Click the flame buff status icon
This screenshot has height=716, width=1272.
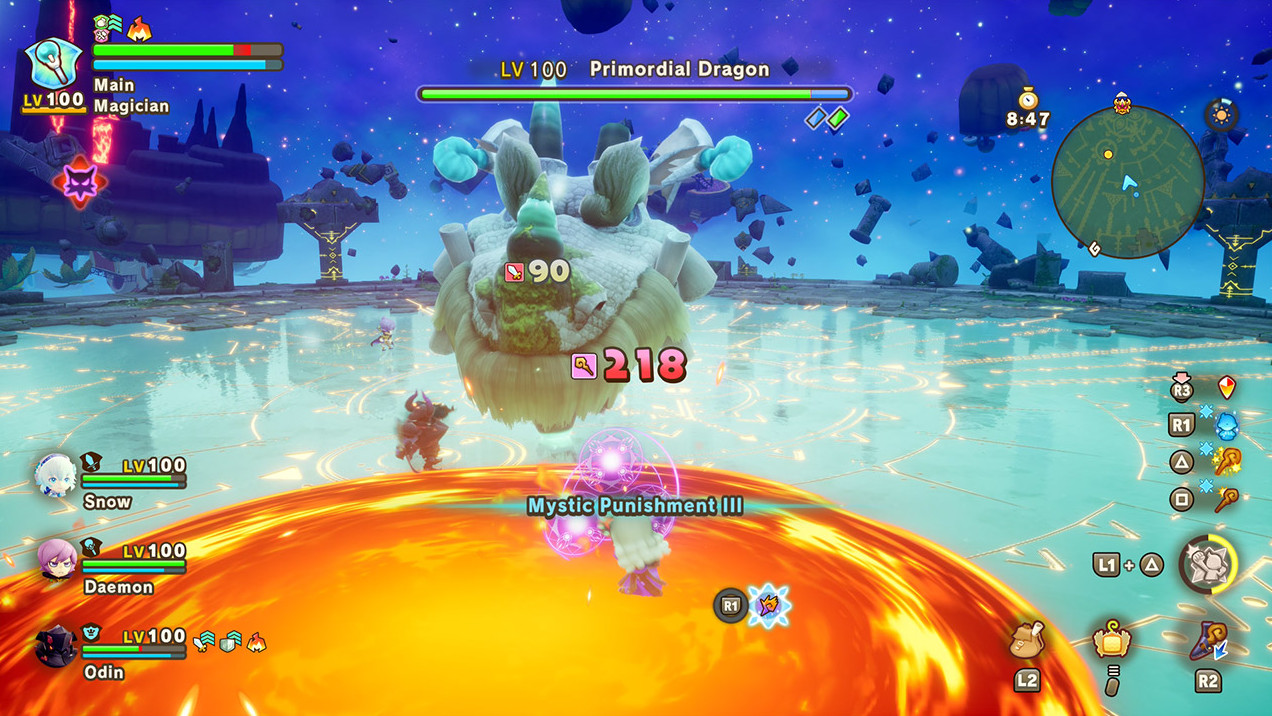(139, 29)
